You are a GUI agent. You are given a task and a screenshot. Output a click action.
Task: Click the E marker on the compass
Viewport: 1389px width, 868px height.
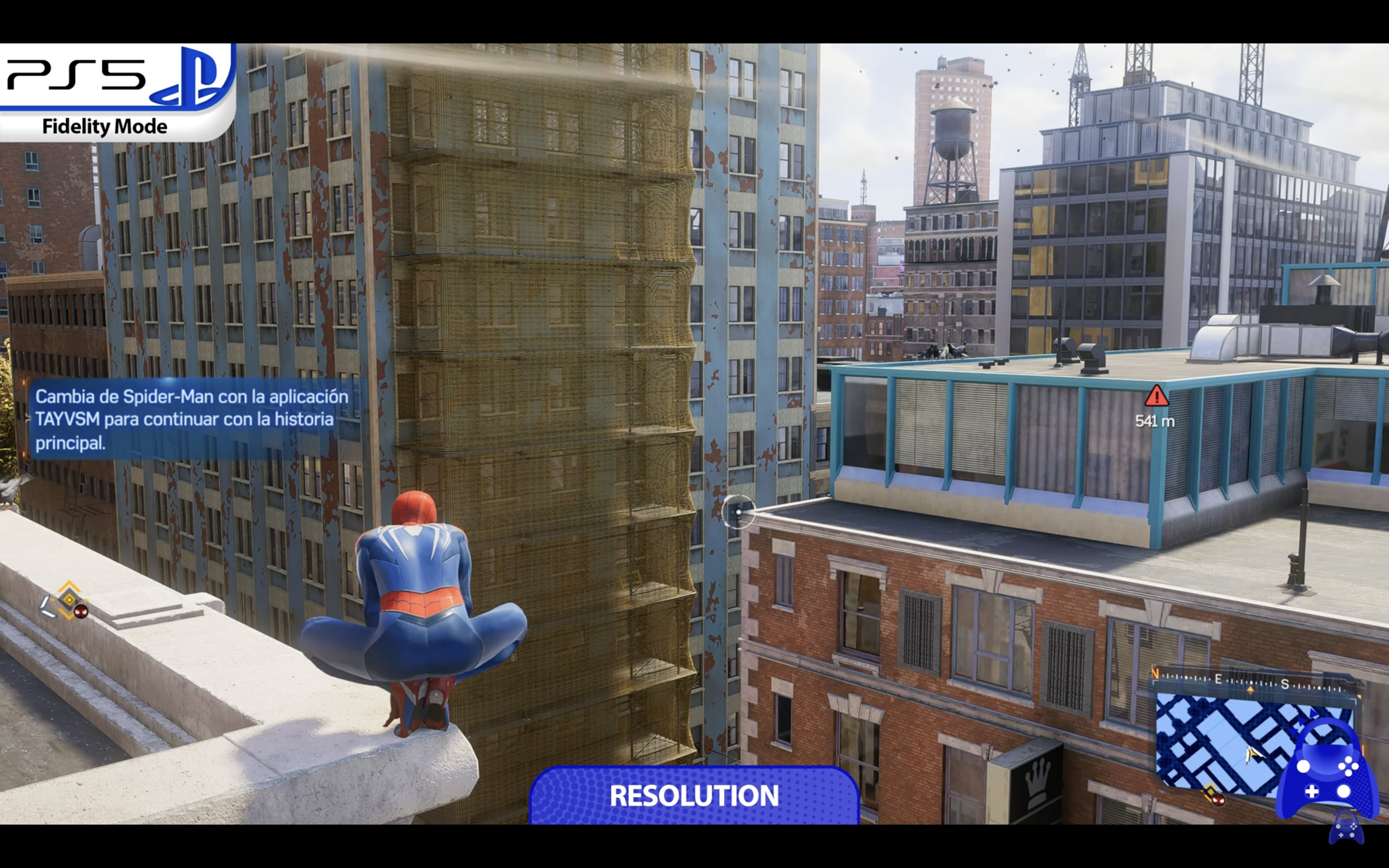pyautogui.click(x=1218, y=679)
